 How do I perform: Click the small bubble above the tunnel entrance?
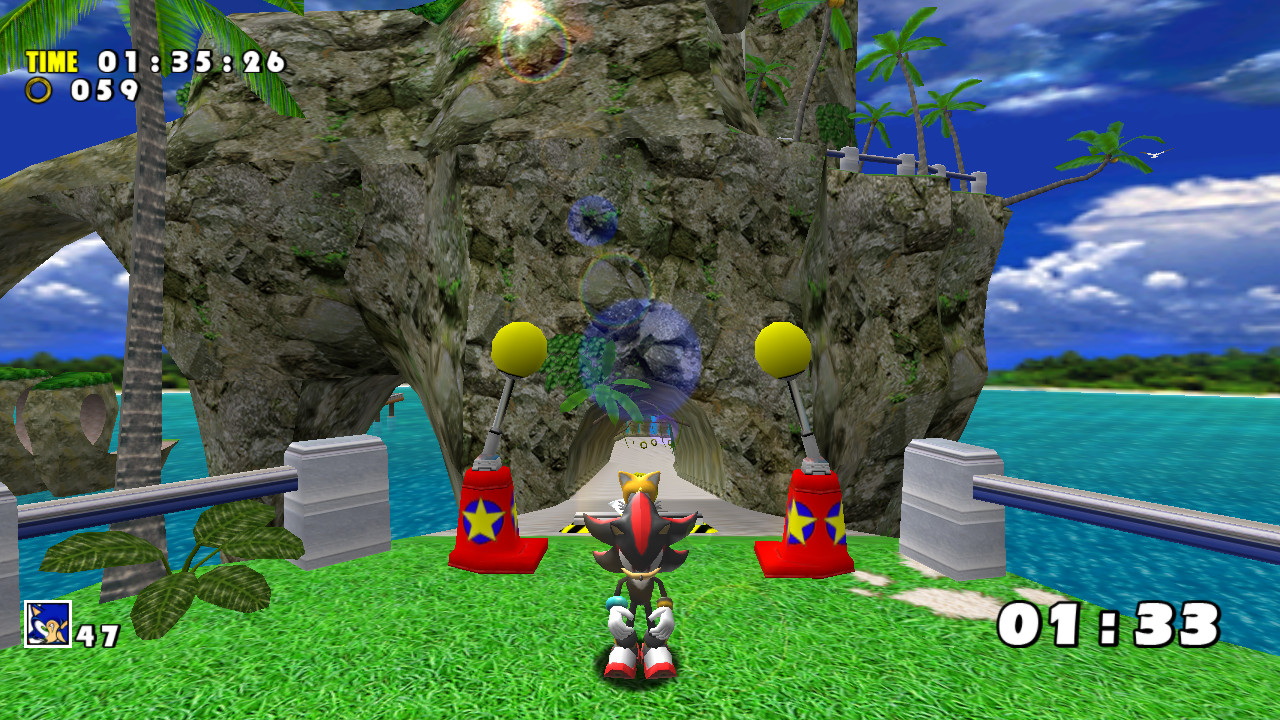click(595, 220)
